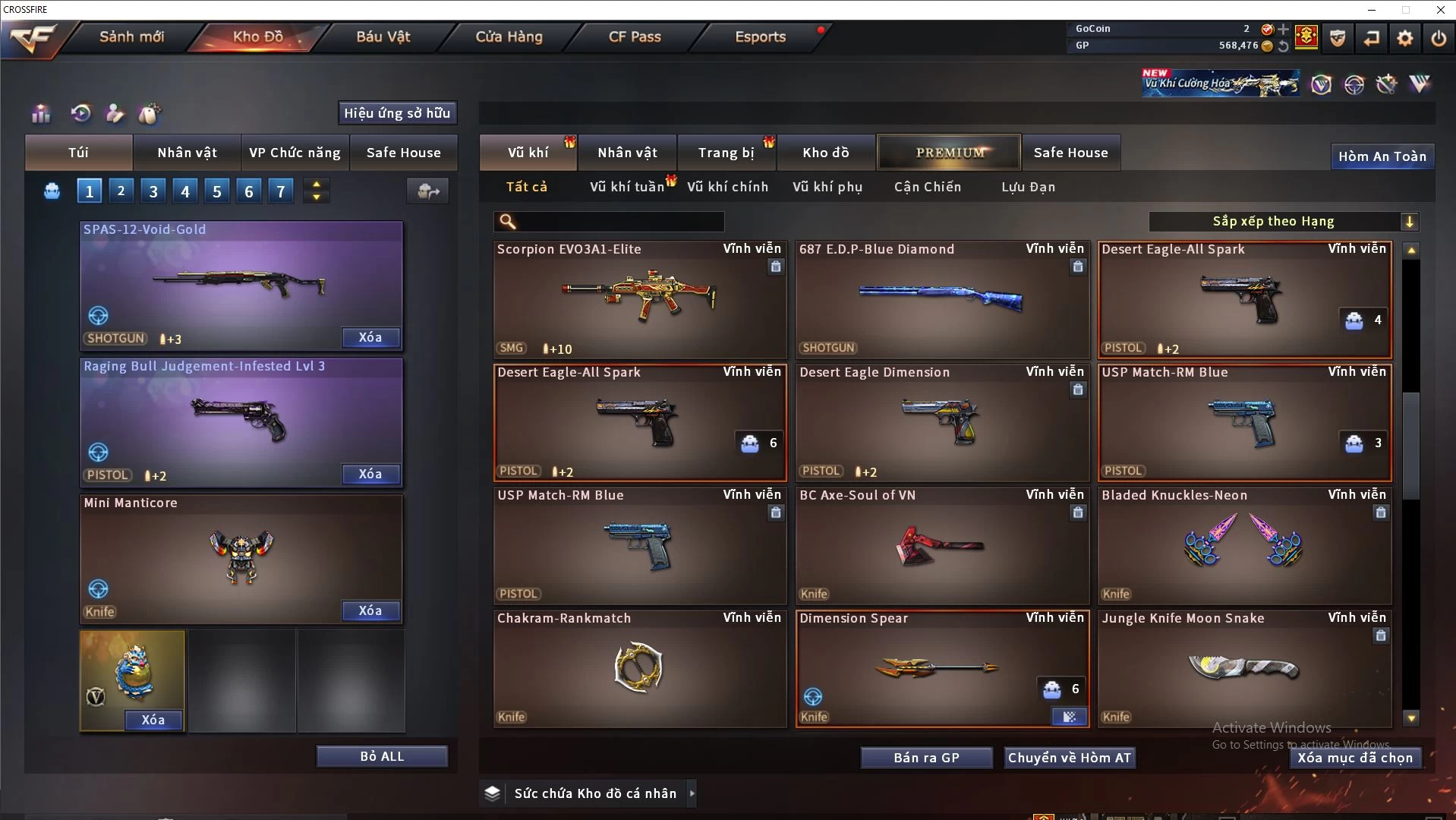Open the Cửa Hàng shop menu

(509, 36)
